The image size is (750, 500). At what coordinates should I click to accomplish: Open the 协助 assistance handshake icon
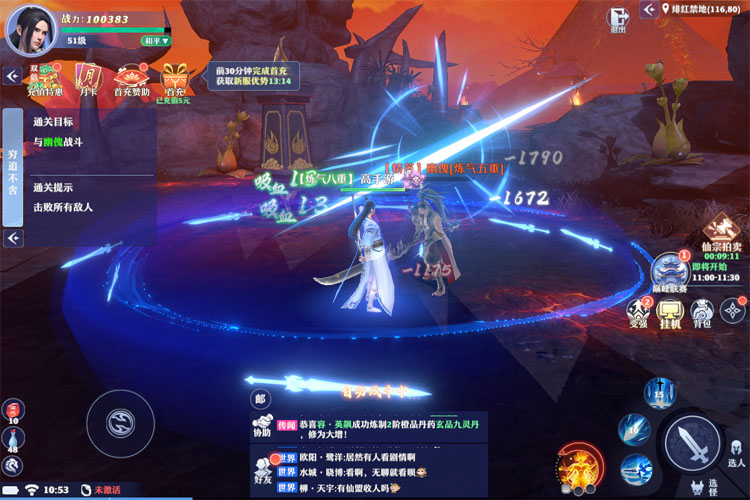pos(262,427)
